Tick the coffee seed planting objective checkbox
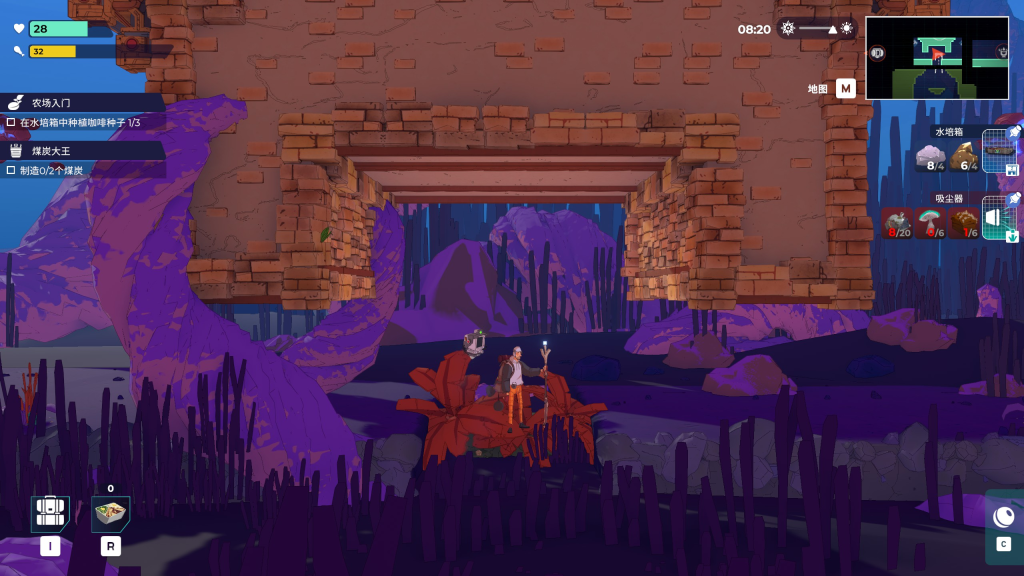This screenshot has height=576, width=1024. tap(11, 122)
